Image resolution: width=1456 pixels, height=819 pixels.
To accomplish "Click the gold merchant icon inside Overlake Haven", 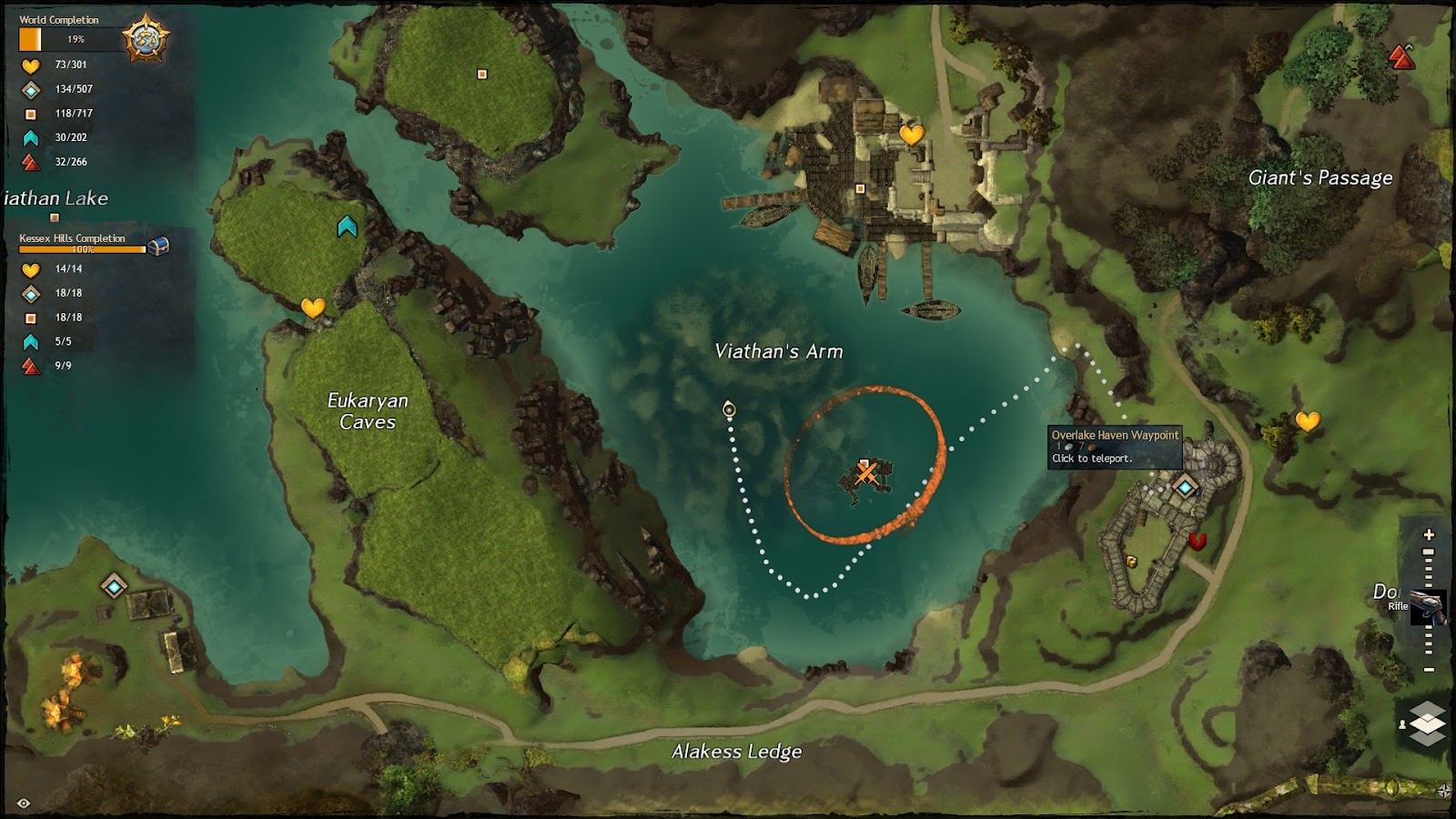I will tap(1132, 561).
